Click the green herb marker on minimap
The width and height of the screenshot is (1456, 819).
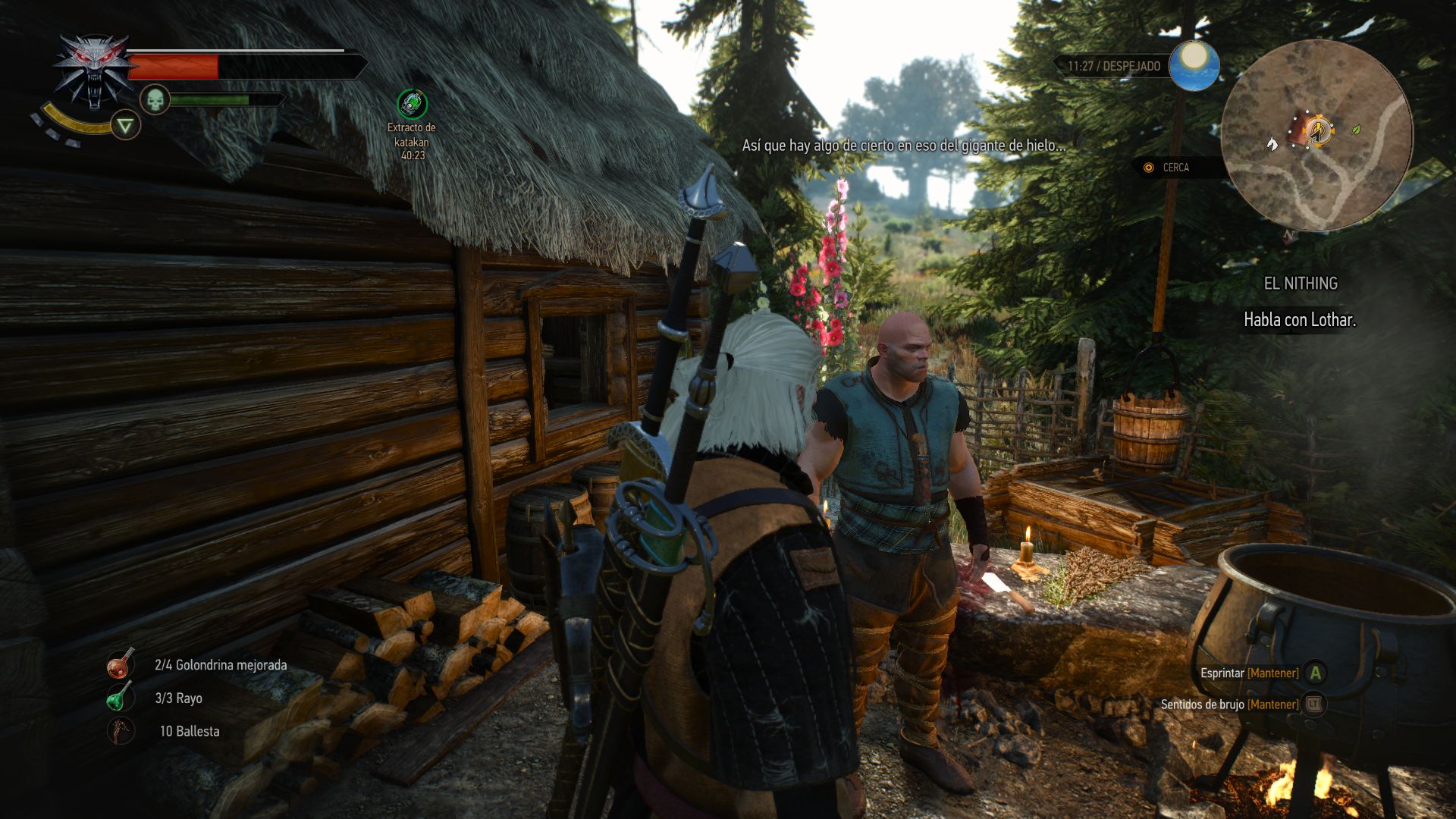tap(1356, 130)
